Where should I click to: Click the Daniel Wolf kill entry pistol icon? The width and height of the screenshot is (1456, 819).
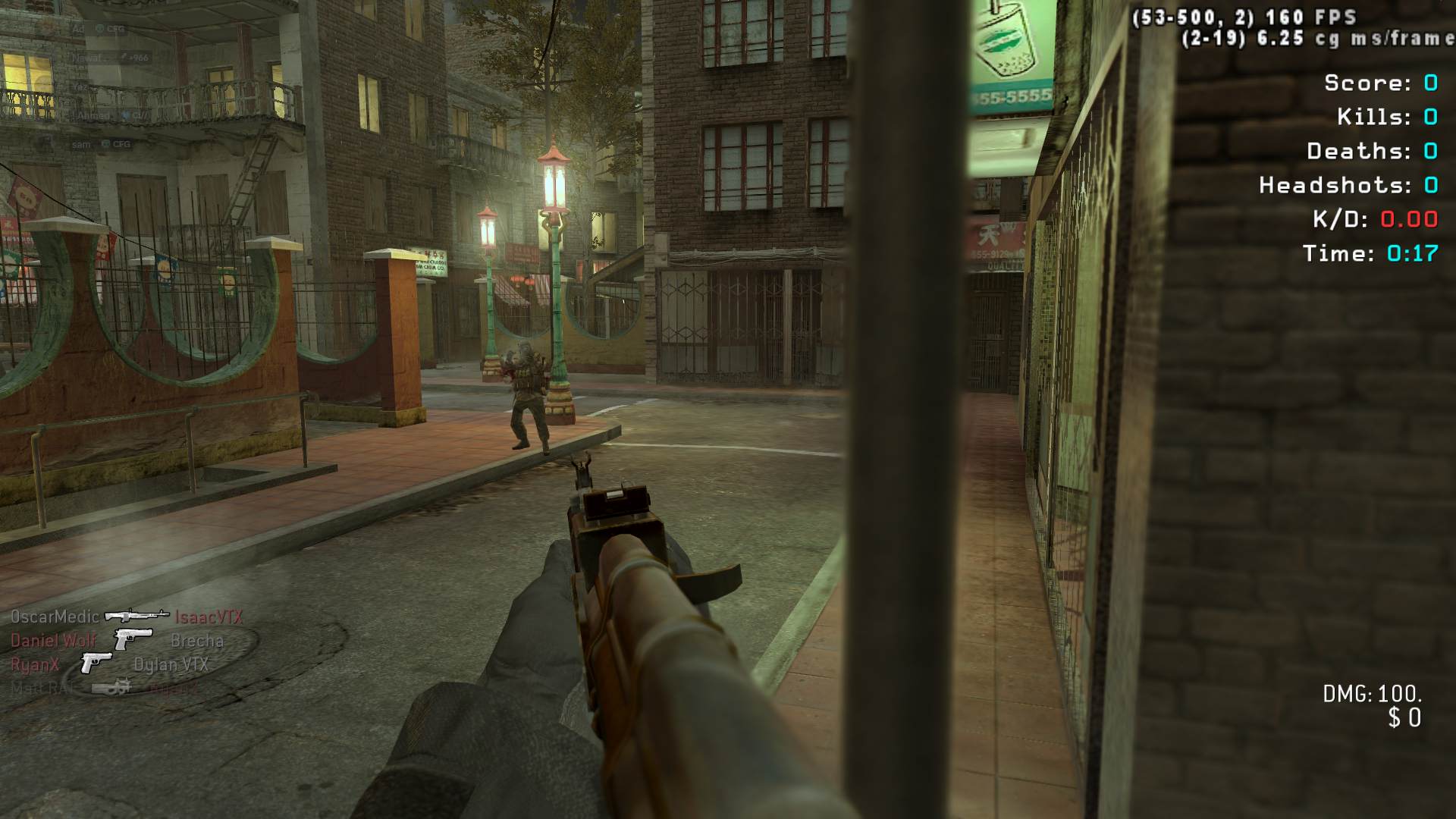[x=133, y=639]
